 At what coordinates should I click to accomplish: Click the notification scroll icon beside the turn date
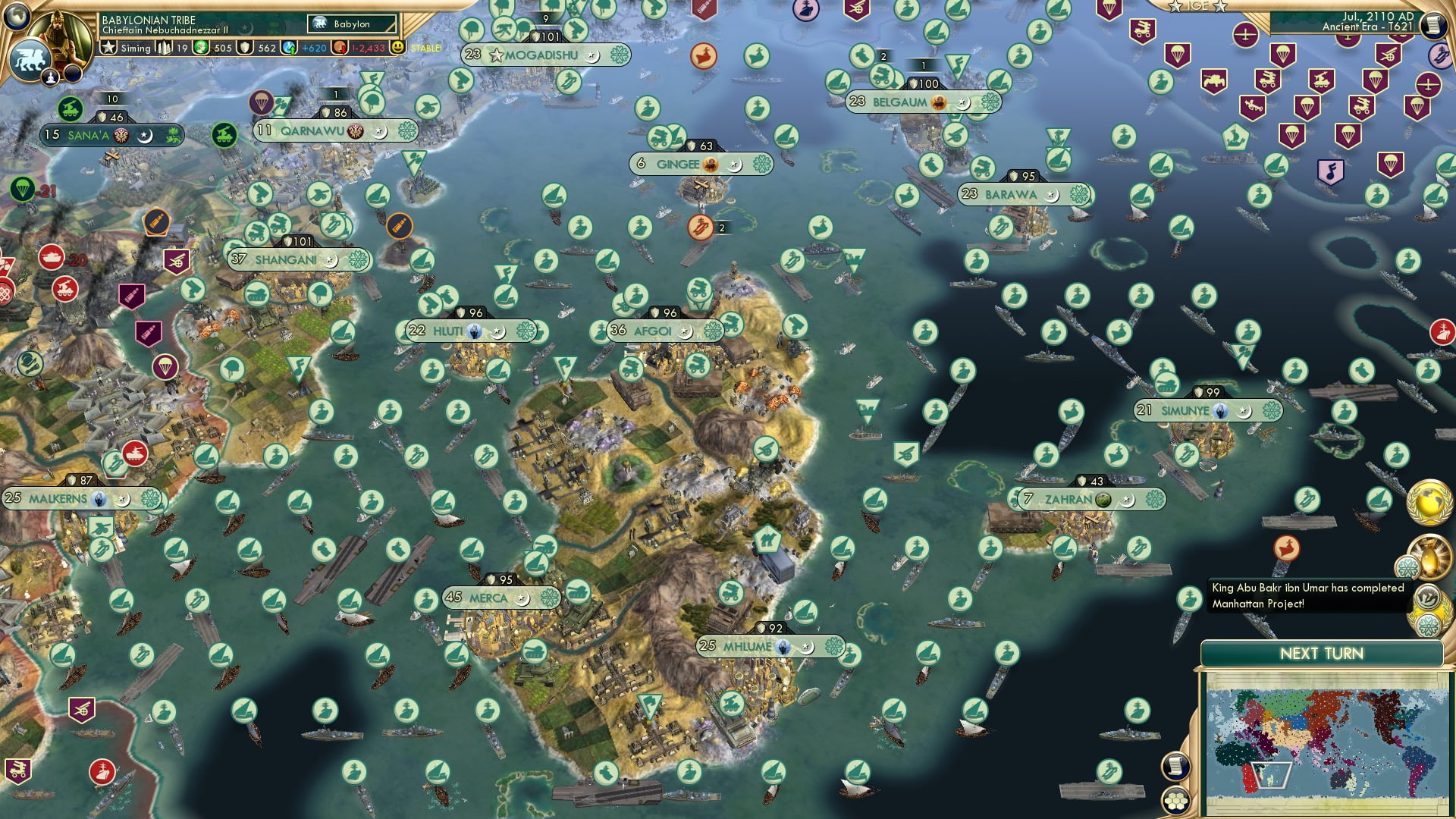(1435, 26)
